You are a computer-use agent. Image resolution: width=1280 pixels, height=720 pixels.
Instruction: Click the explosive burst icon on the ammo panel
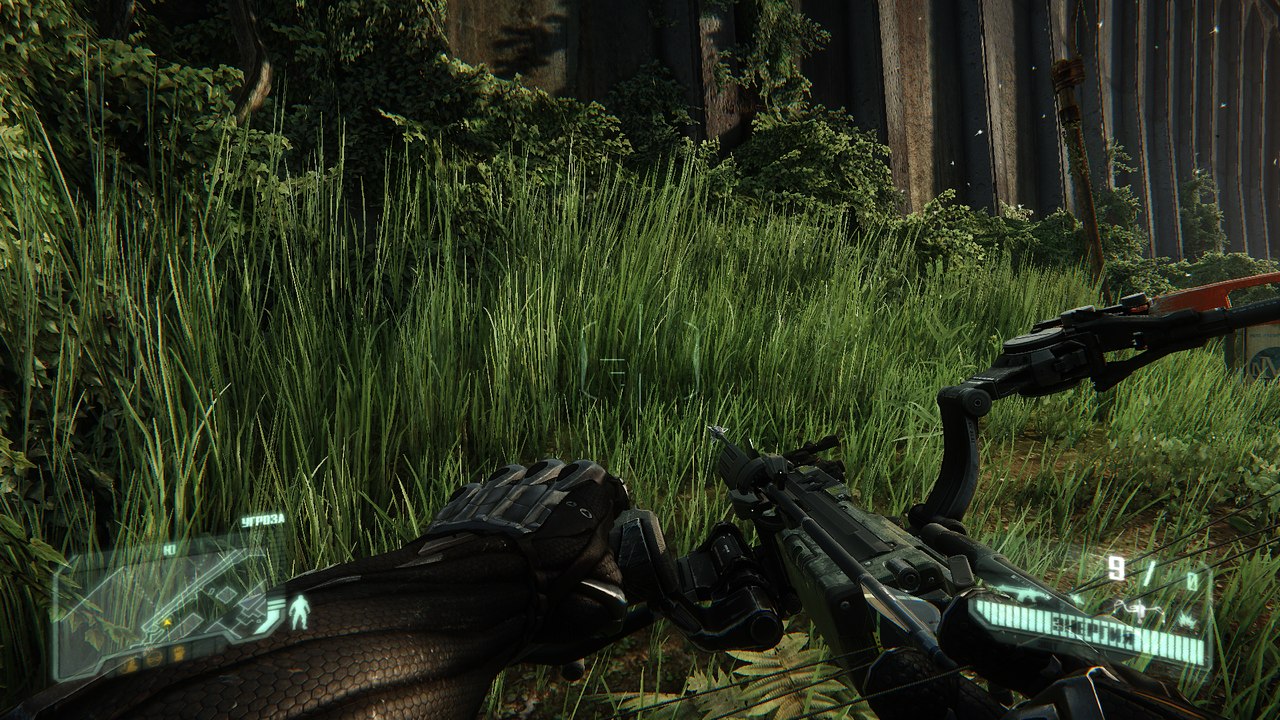point(1188,620)
